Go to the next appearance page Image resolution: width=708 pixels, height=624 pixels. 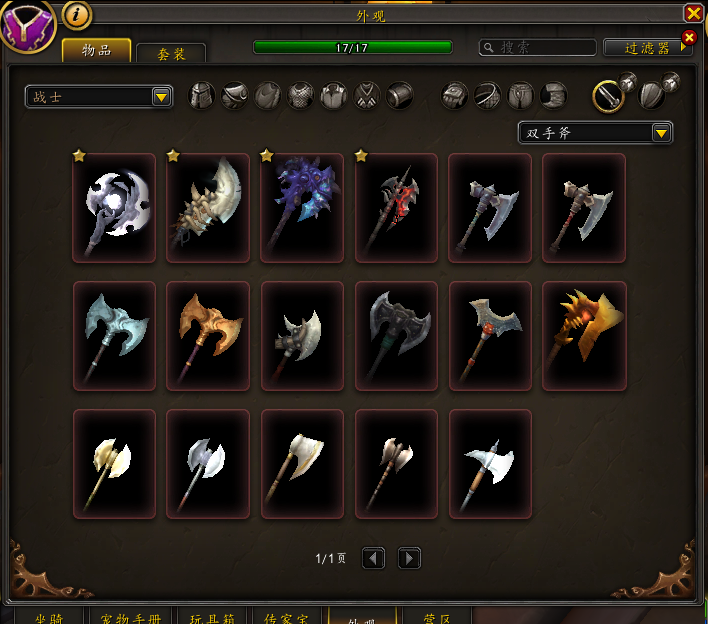[409, 558]
